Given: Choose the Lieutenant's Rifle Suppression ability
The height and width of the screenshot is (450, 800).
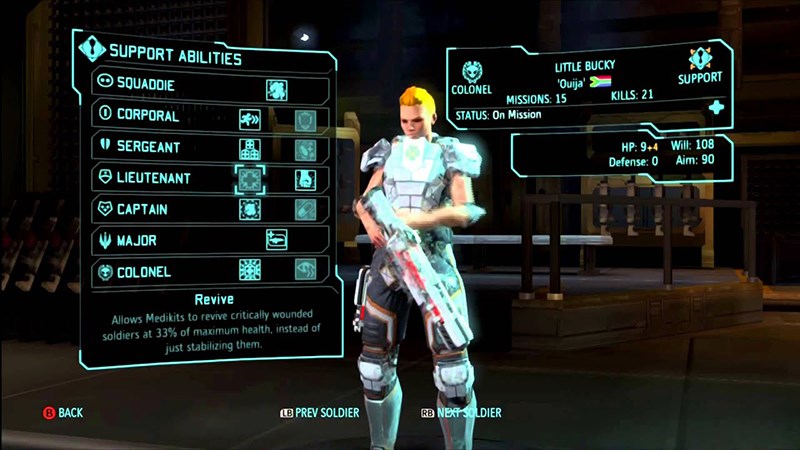Looking at the screenshot, I should 305,180.
